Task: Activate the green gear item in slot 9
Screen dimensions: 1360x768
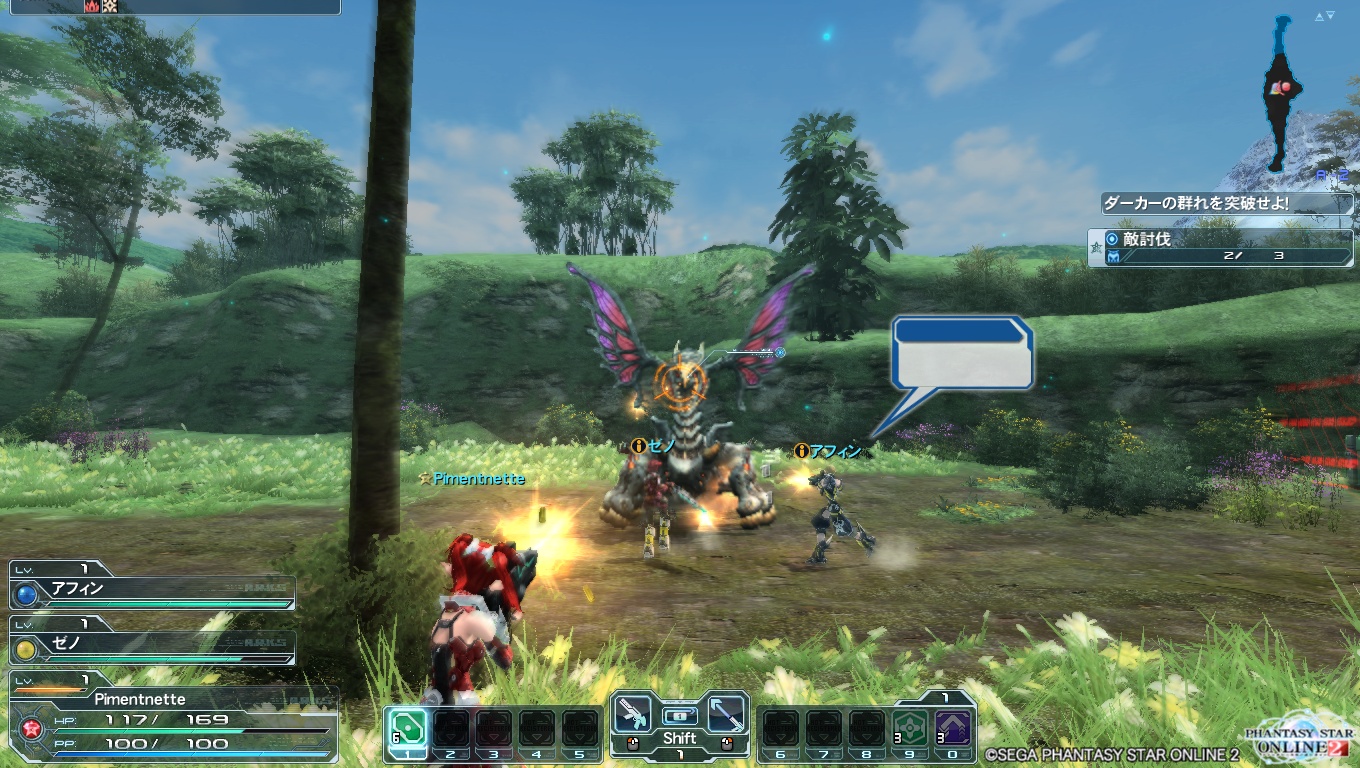Action: 909,728
